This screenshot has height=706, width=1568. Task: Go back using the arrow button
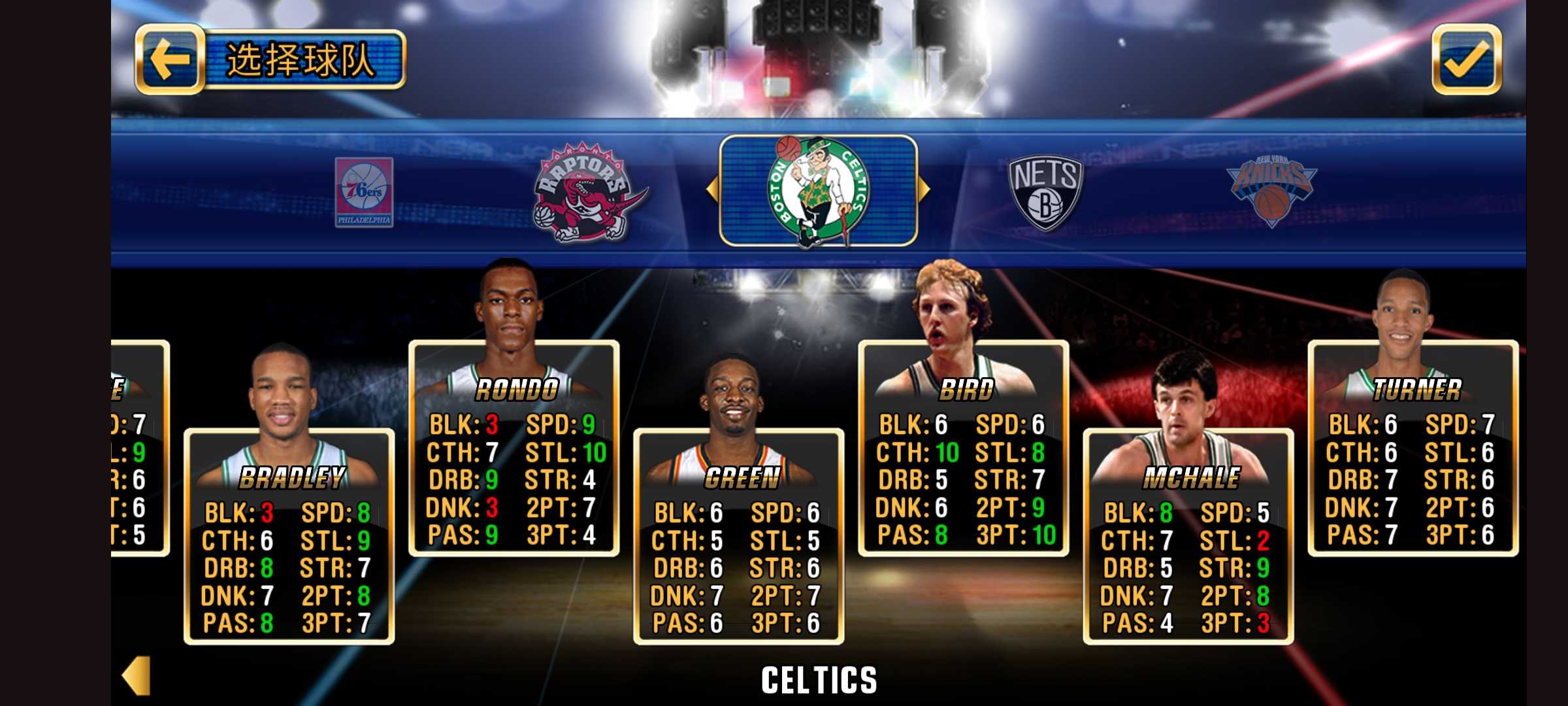pyautogui.click(x=169, y=59)
